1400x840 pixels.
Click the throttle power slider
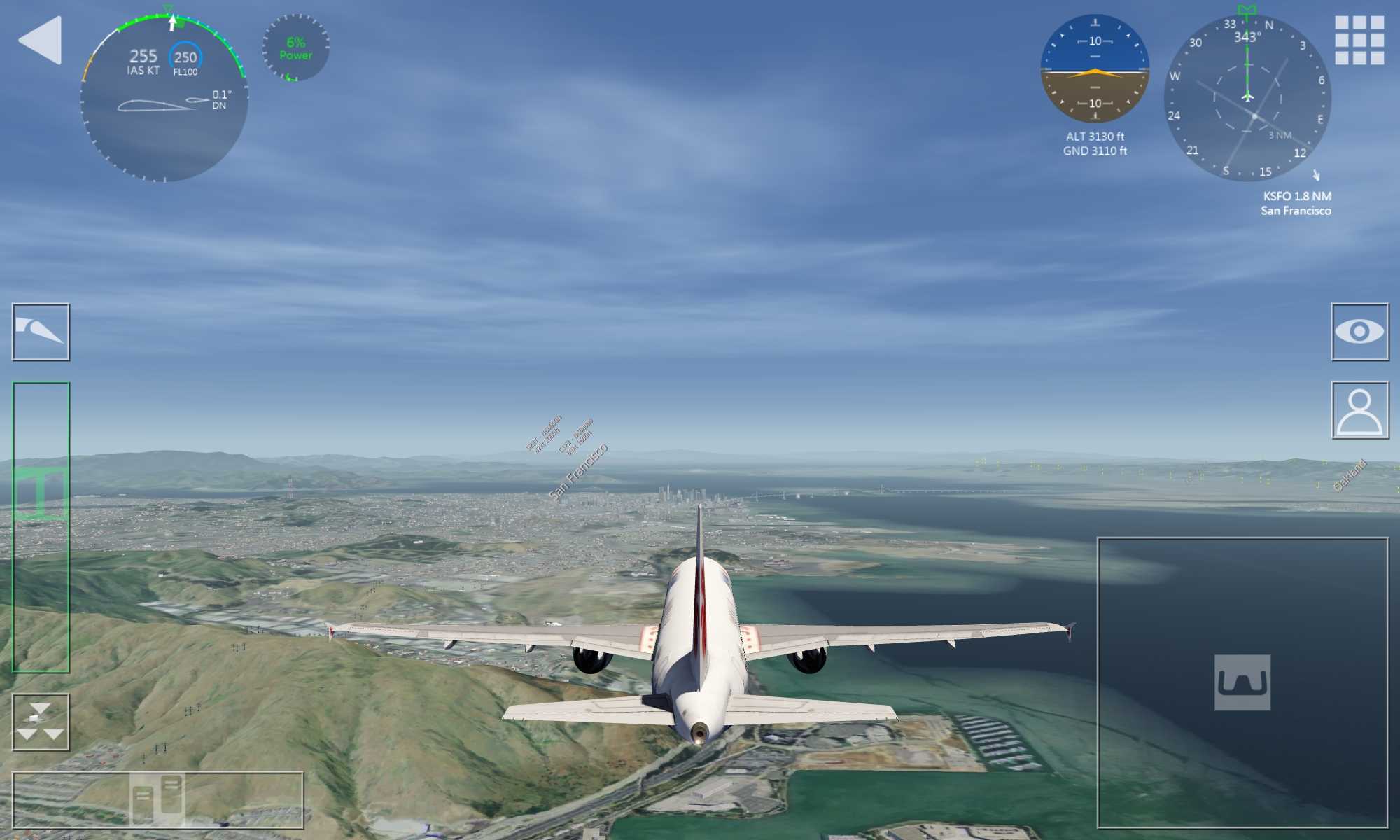point(41,494)
